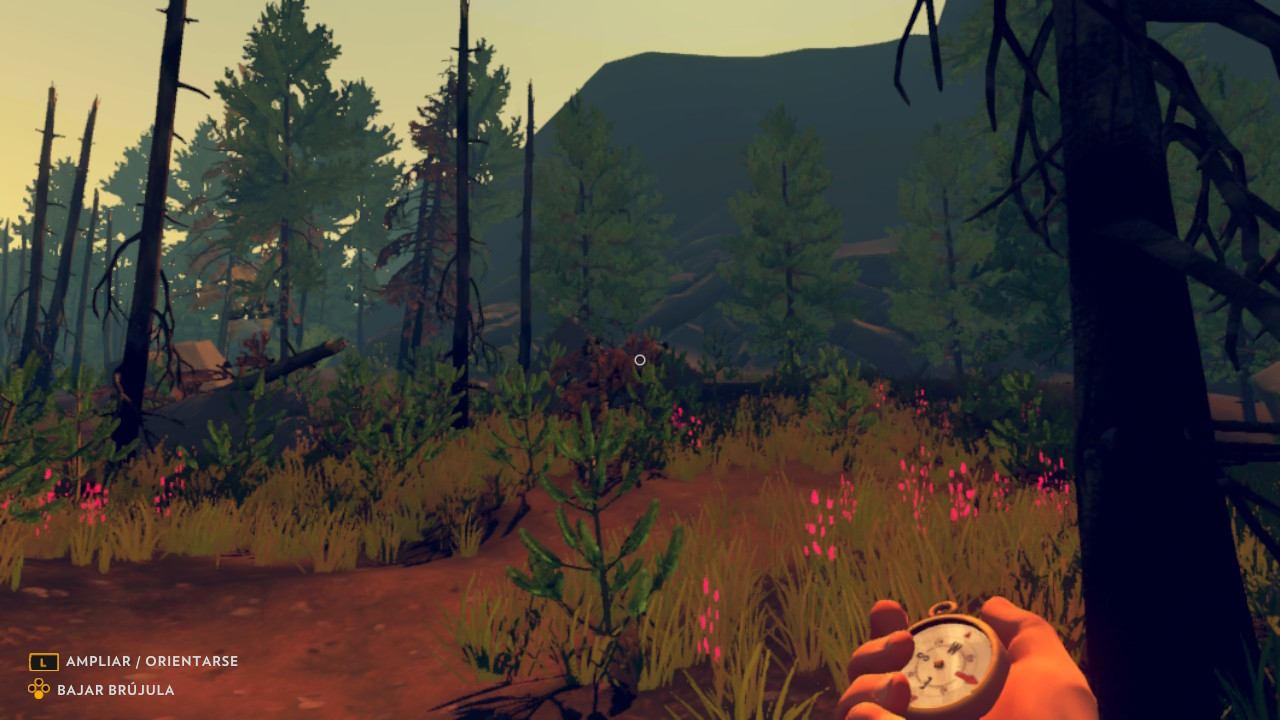Click the compass center pivot pin
Screen dimensions: 1280x720
point(939,663)
